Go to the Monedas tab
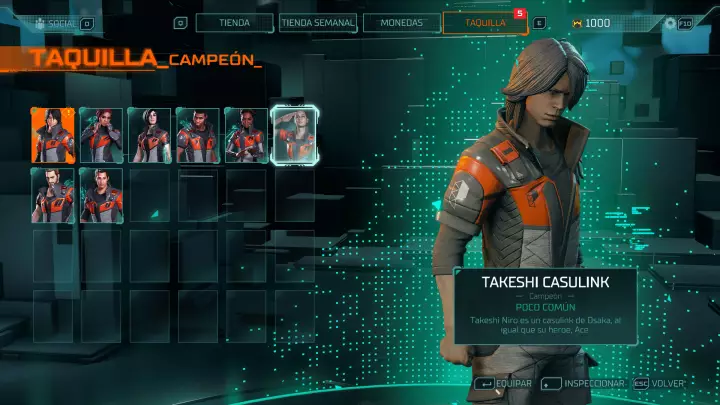Image resolution: width=720 pixels, height=405 pixels. tap(401, 23)
